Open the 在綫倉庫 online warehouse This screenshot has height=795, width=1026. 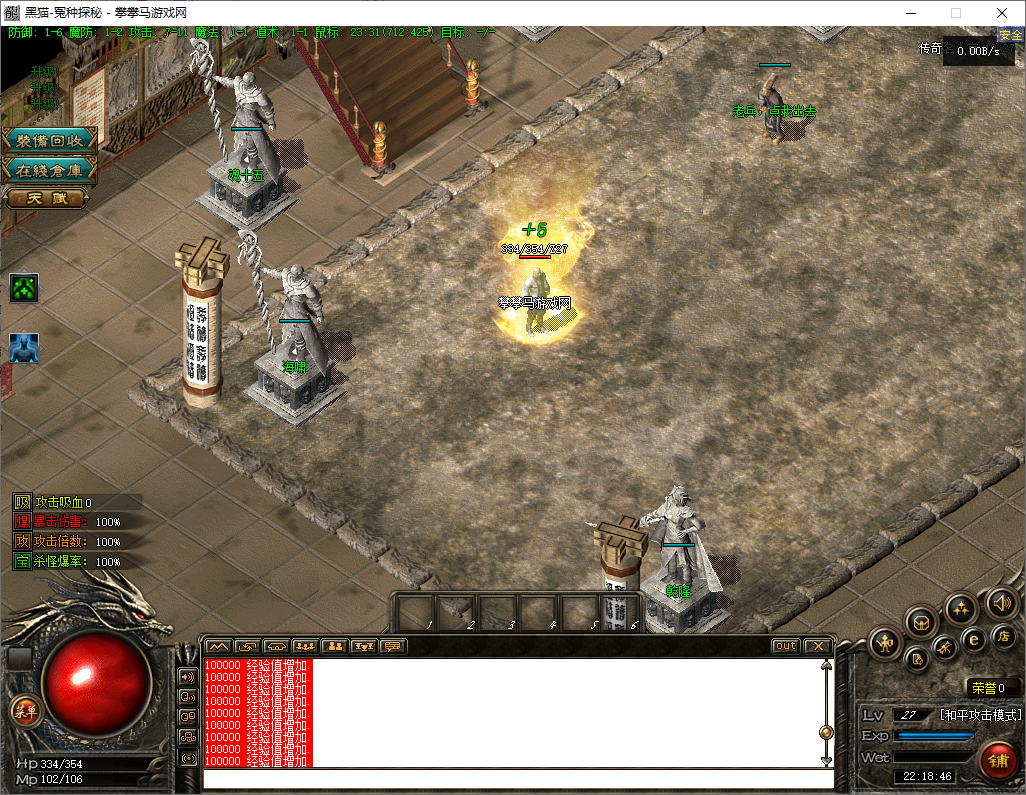pos(50,169)
